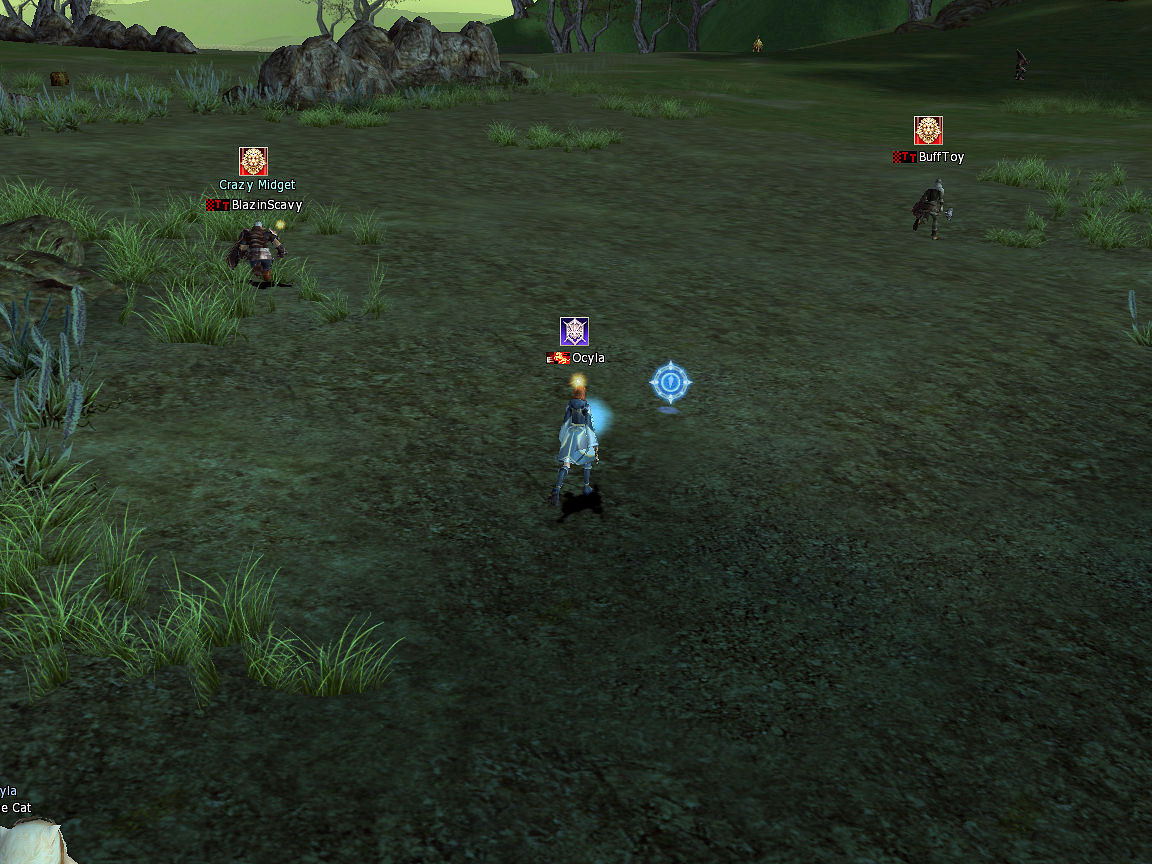Click the Ocyla character name tag
Image resolution: width=1152 pixels, height=864 pixels.
pos(588,358)
